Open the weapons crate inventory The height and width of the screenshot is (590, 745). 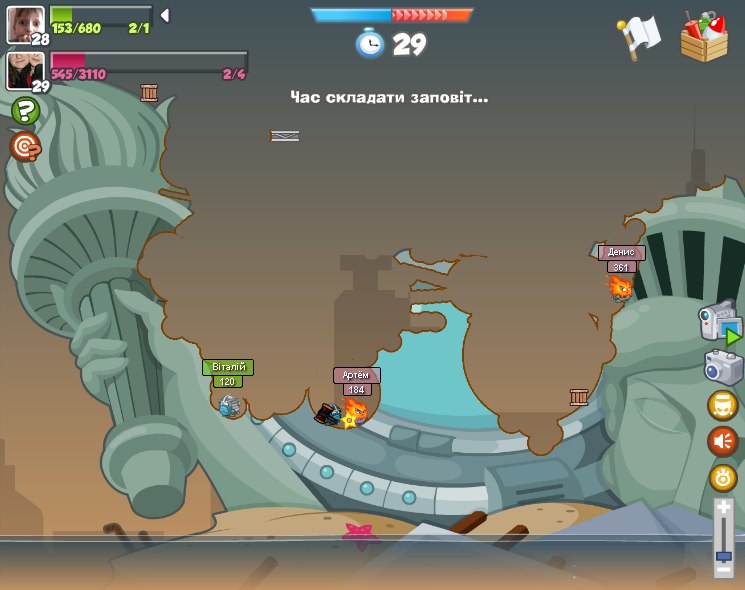tap(704, 37)
